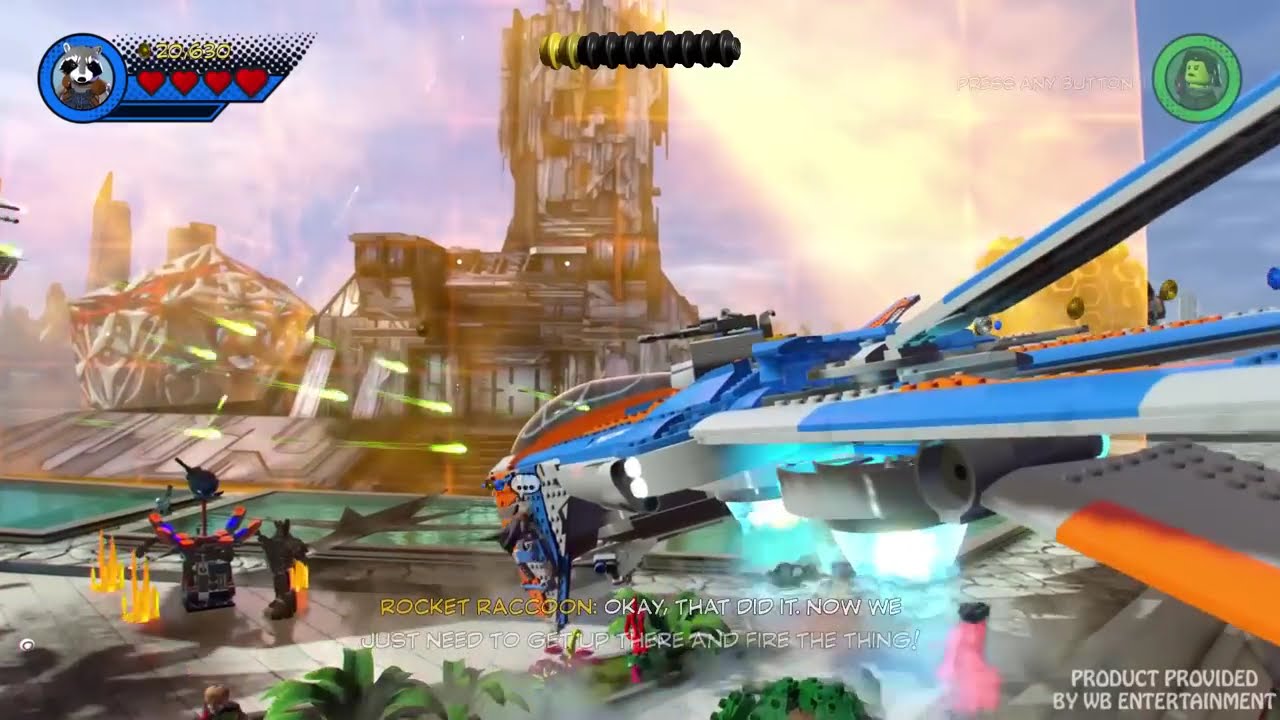
Task: Select the Rocket Raccoon character portrait
Action: pyautogui.click(x=82, y=77)
